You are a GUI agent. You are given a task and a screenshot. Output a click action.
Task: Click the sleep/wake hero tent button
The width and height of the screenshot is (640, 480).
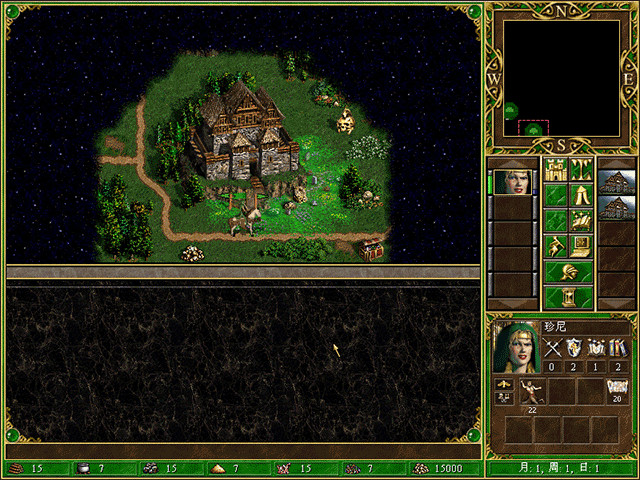[x=581, y=195]
